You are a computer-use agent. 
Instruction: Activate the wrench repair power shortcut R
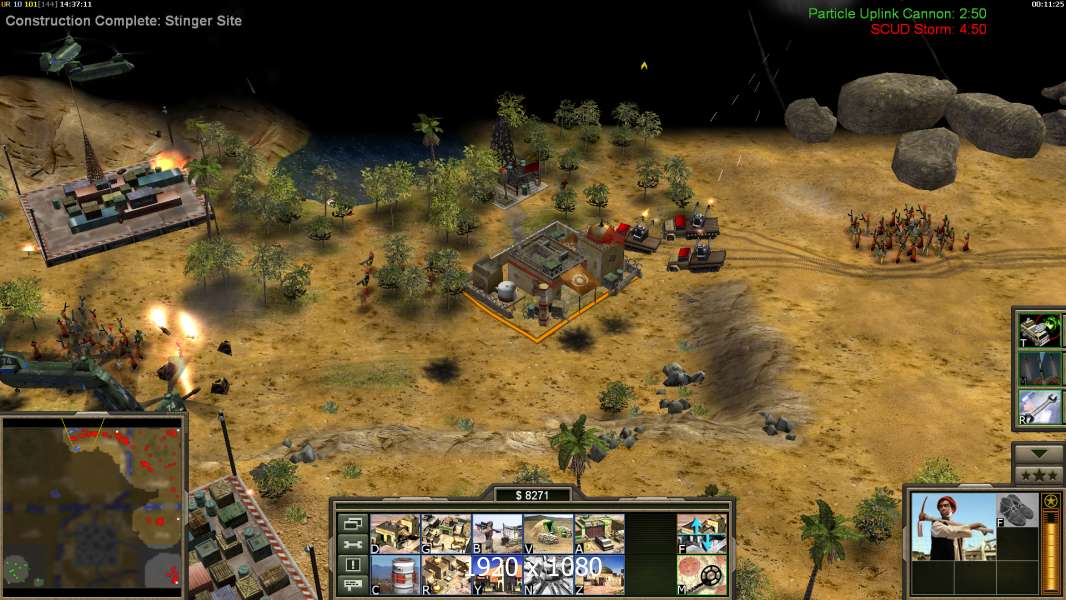pyautogui.click(x=1039, y=407)
